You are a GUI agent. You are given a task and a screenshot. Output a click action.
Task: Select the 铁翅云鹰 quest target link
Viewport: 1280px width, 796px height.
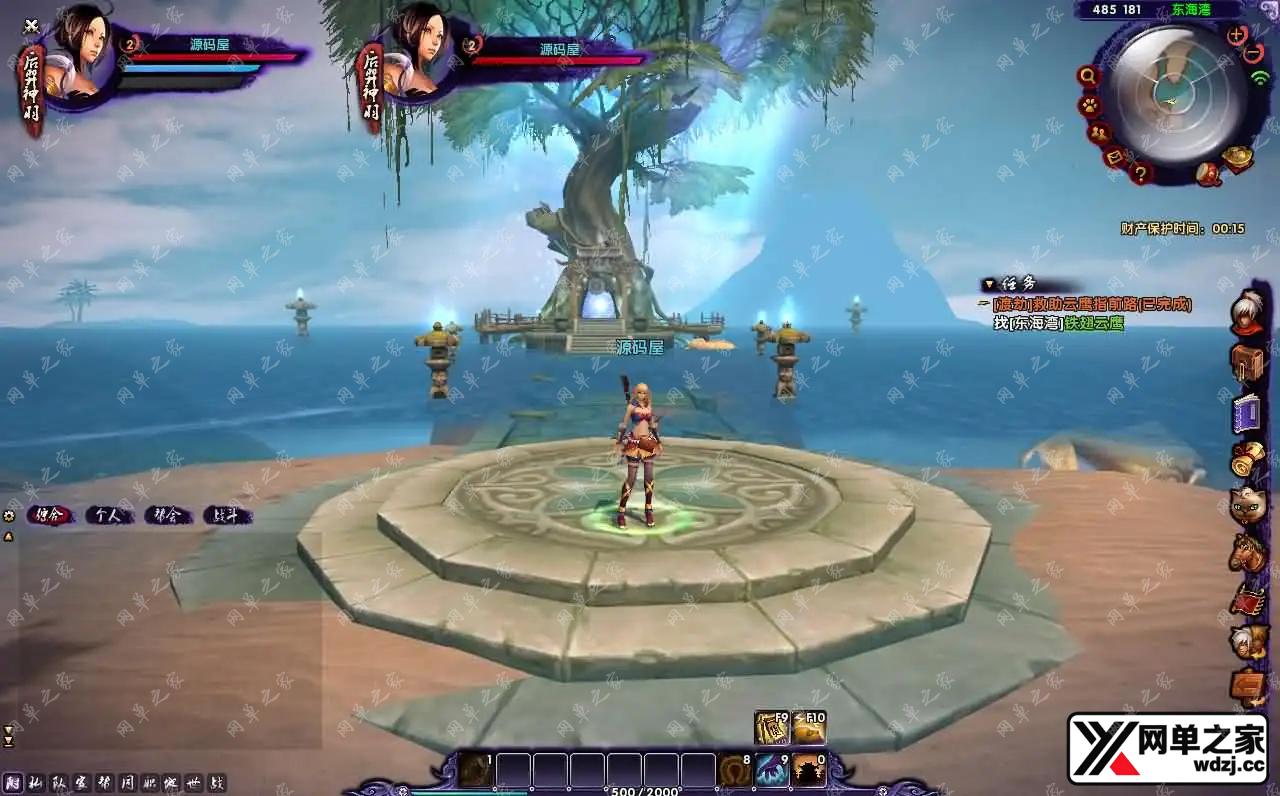pos(1094,323)
